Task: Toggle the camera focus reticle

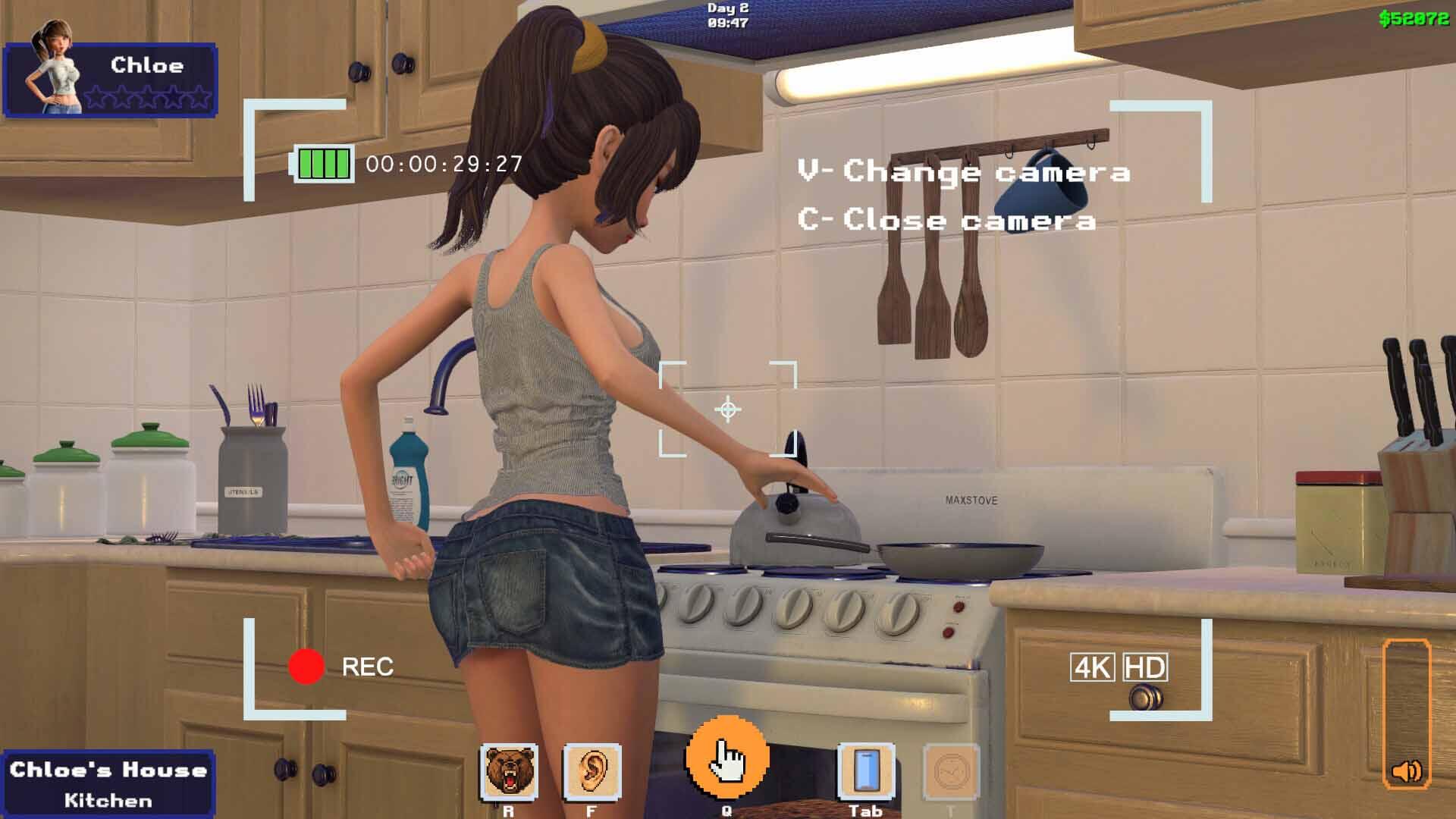Action: tap(727, 410)
